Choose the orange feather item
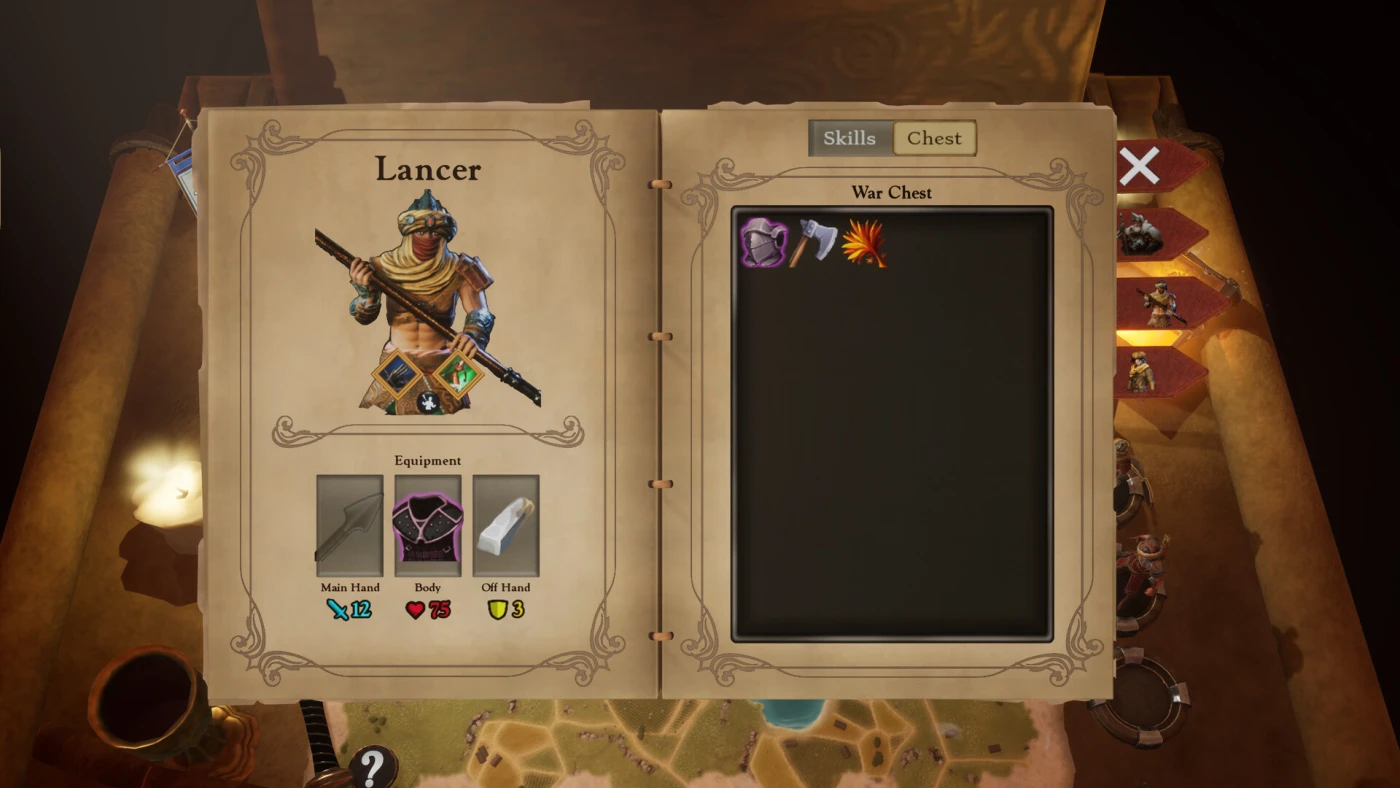The width and height of the screenshot is (1400, 788). click(x=864, y=244)
